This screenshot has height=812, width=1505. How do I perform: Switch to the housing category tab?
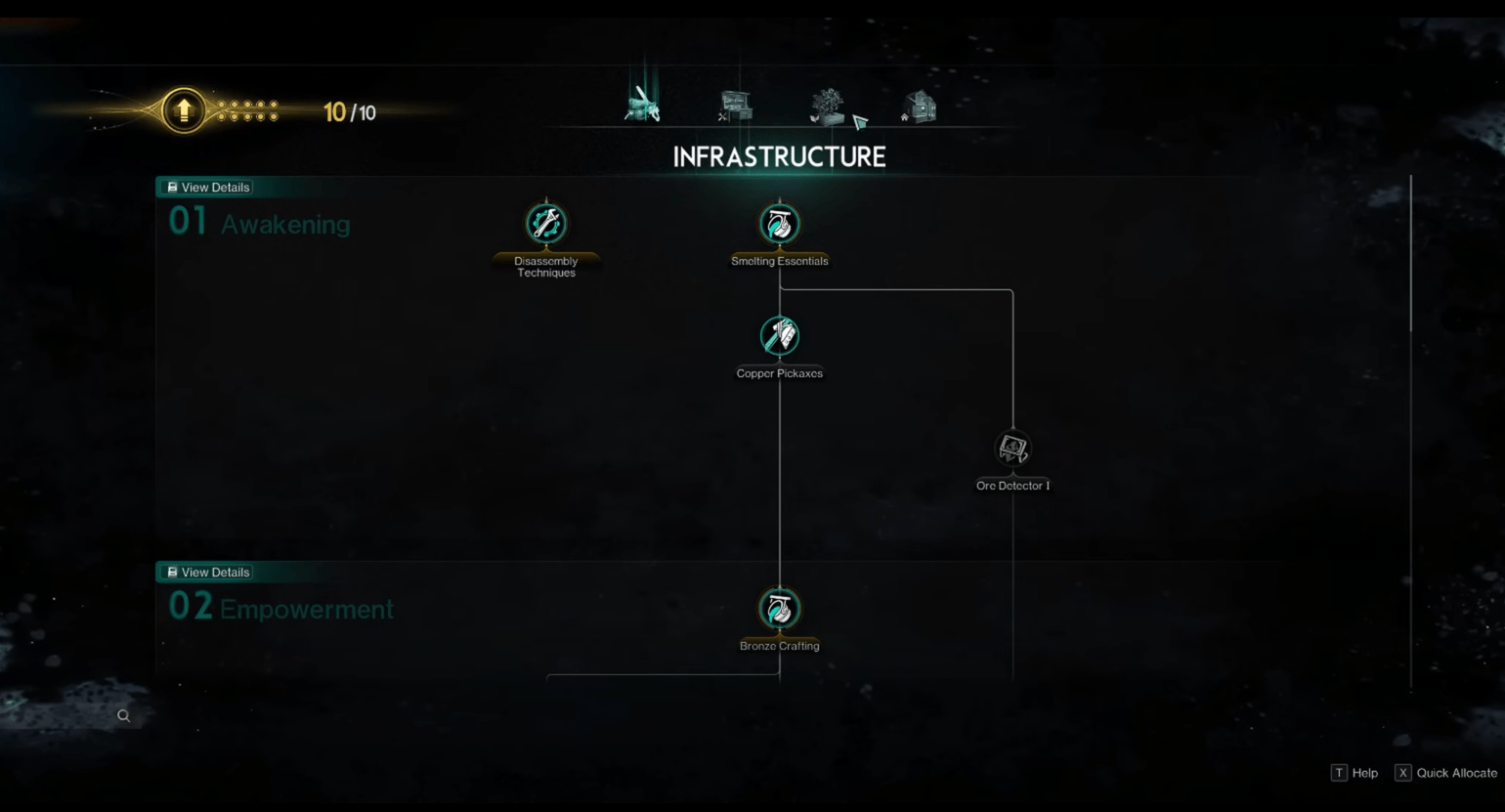coord(920,108)
